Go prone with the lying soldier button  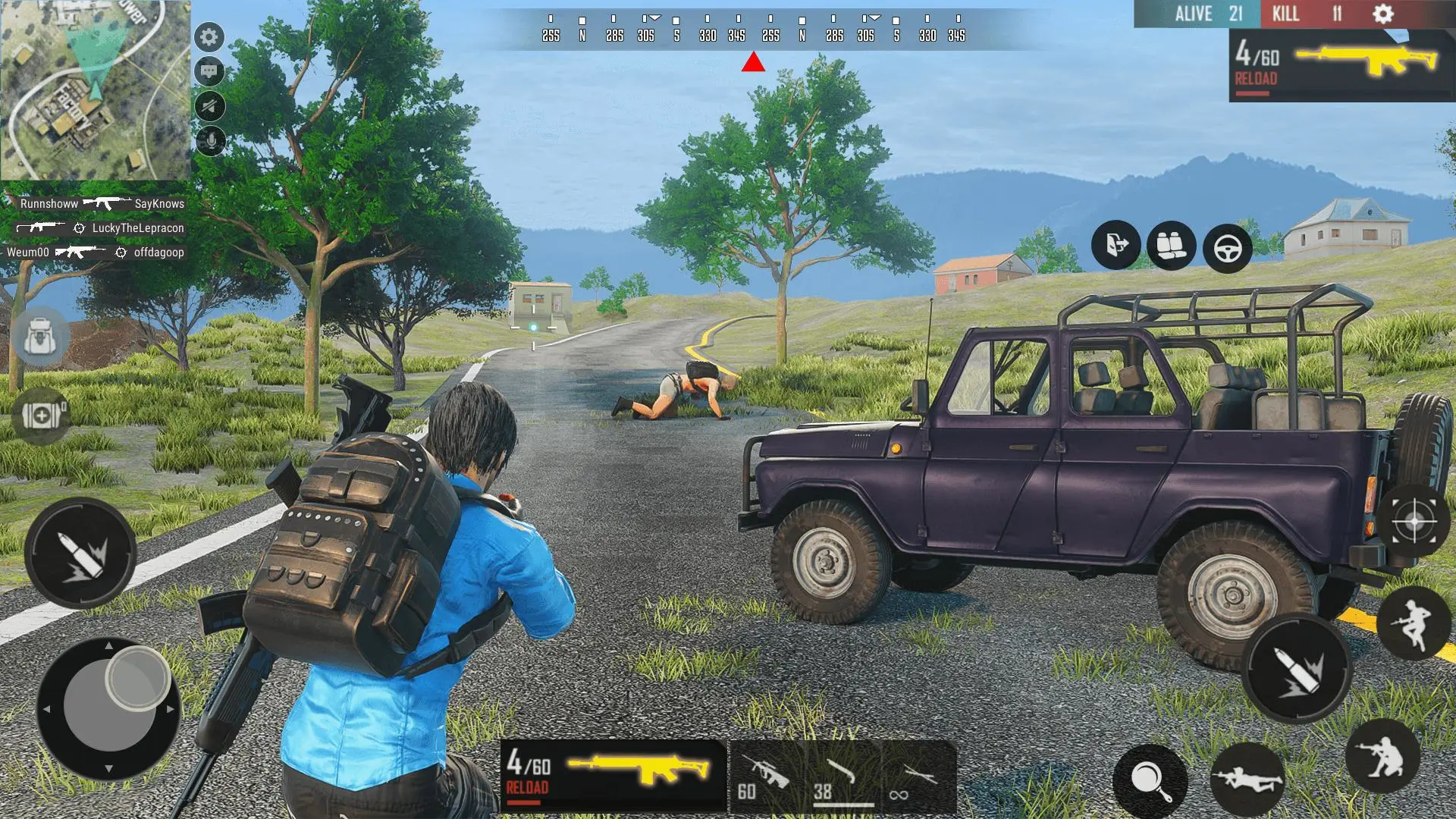click(x=1247, y=780)
